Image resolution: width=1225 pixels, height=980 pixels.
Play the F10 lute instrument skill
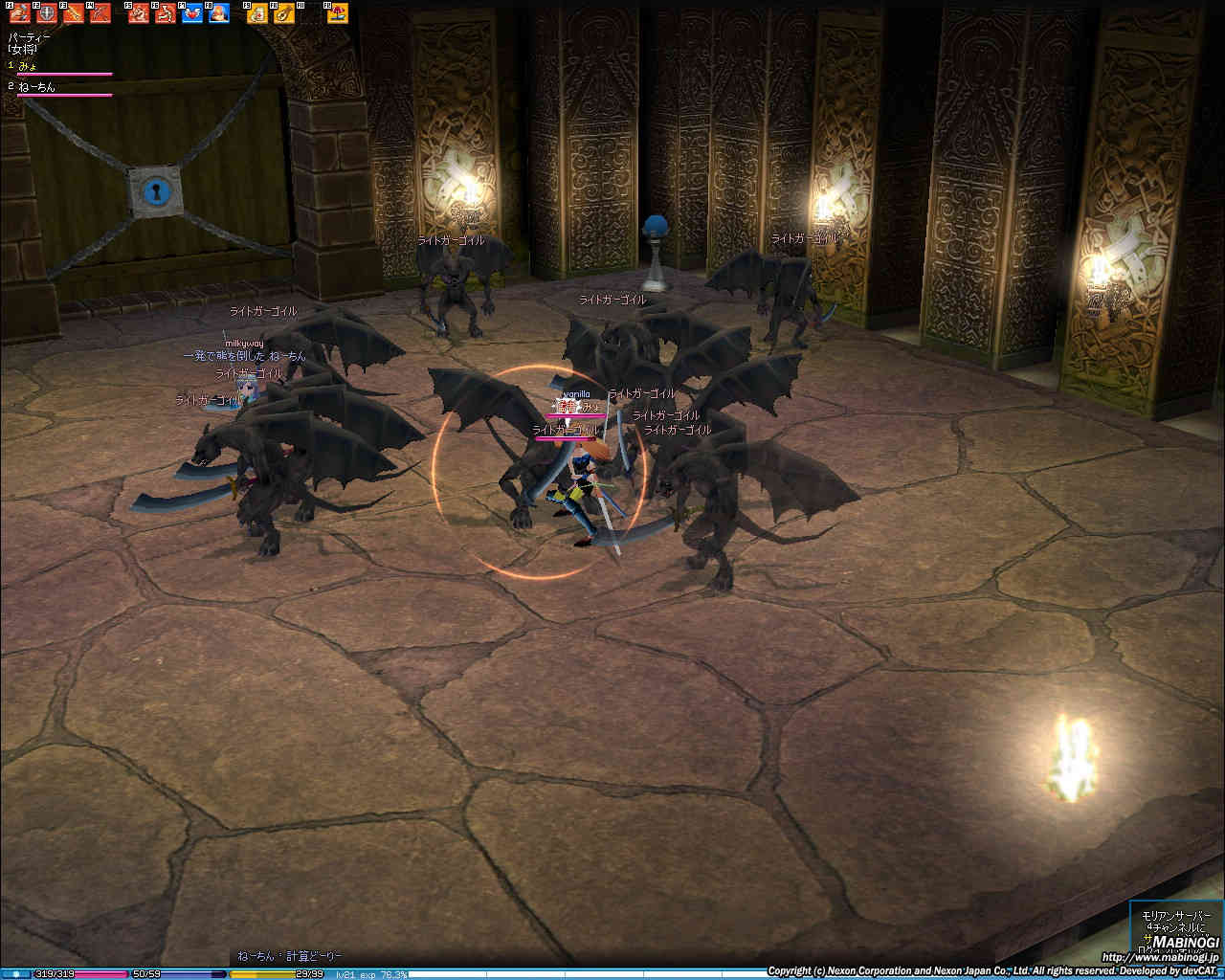(284, 13)
